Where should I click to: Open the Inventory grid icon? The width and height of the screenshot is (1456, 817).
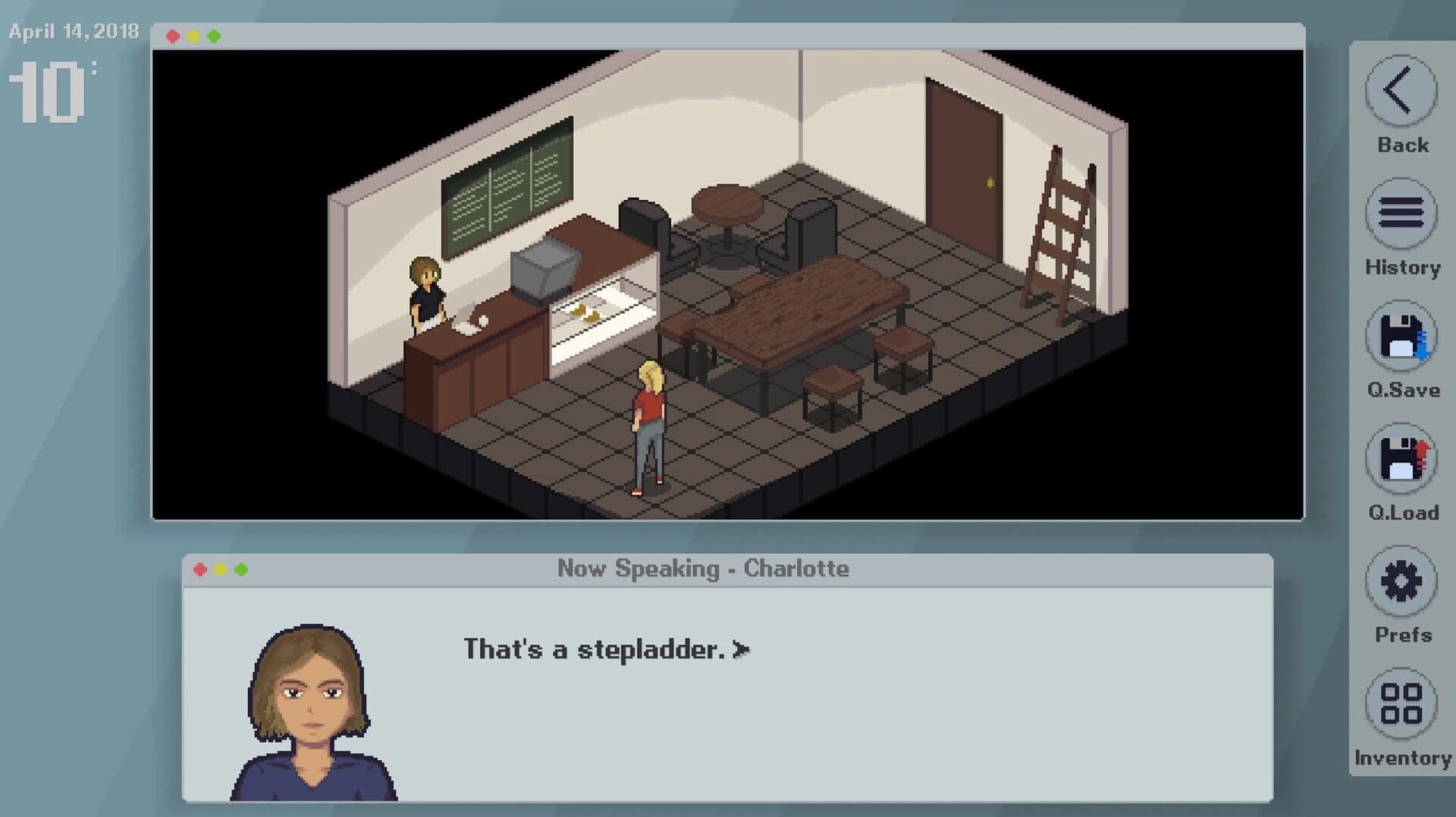click(x=1401, y=703)
